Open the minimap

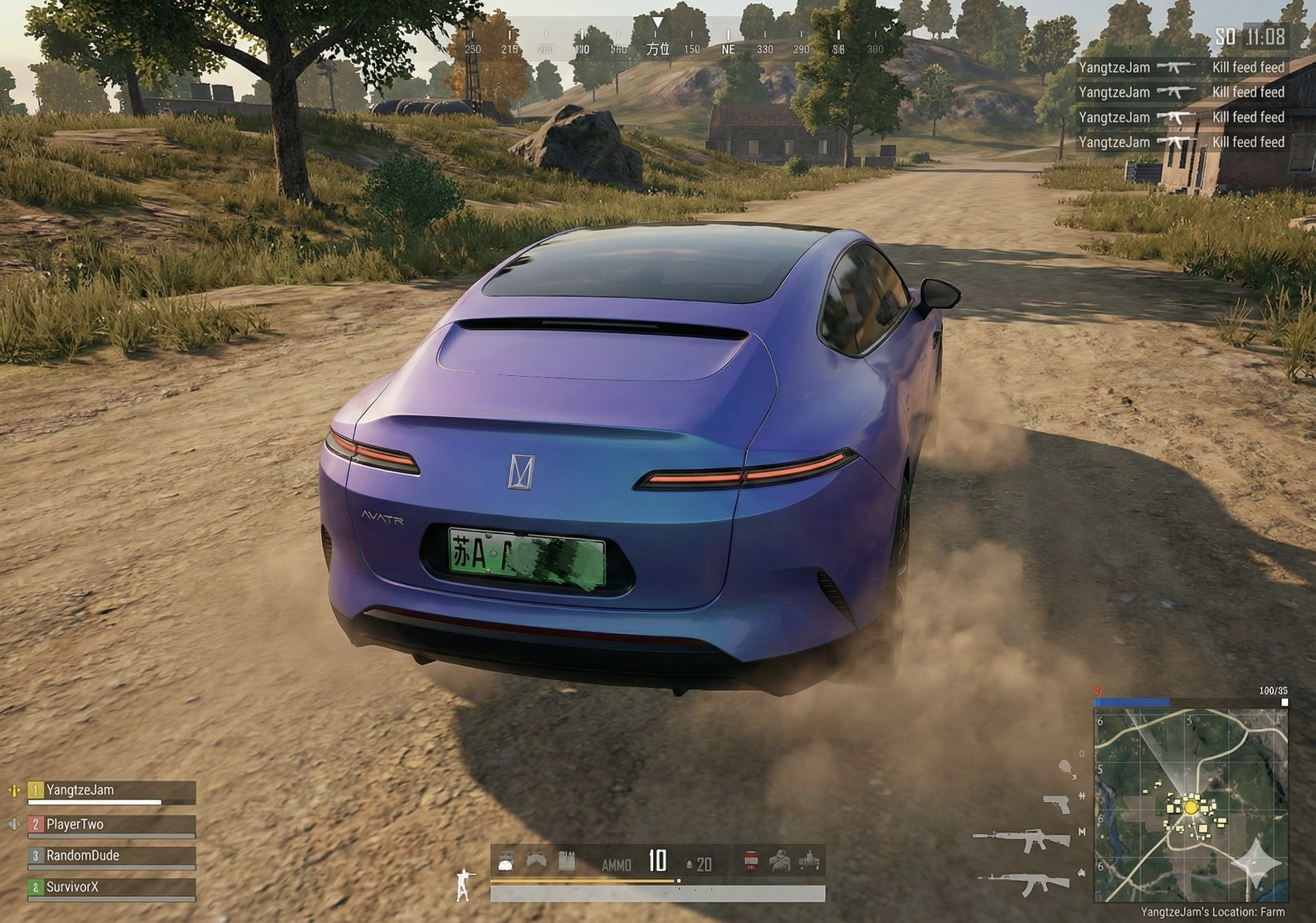[1190, 805]
